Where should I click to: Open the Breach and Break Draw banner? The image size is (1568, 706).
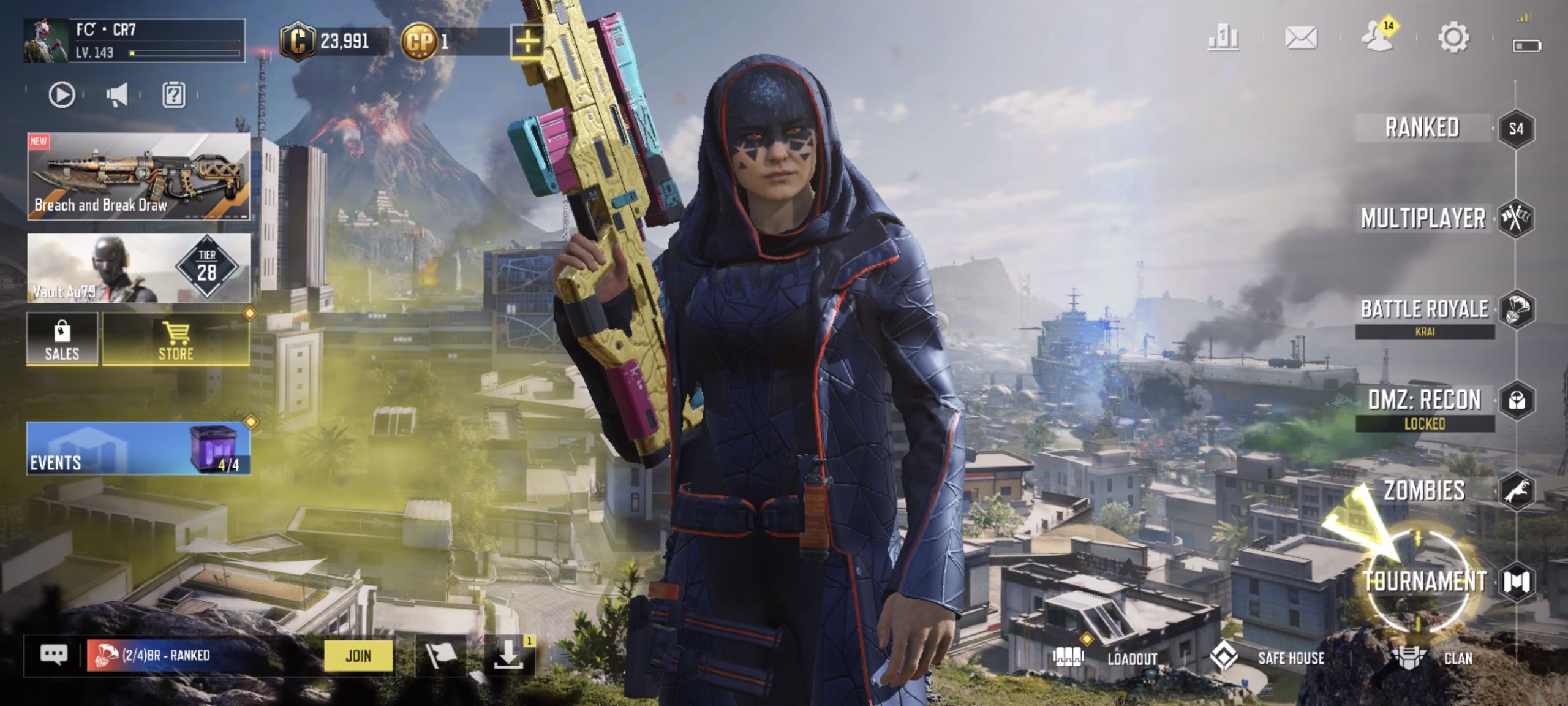[138, 176]
